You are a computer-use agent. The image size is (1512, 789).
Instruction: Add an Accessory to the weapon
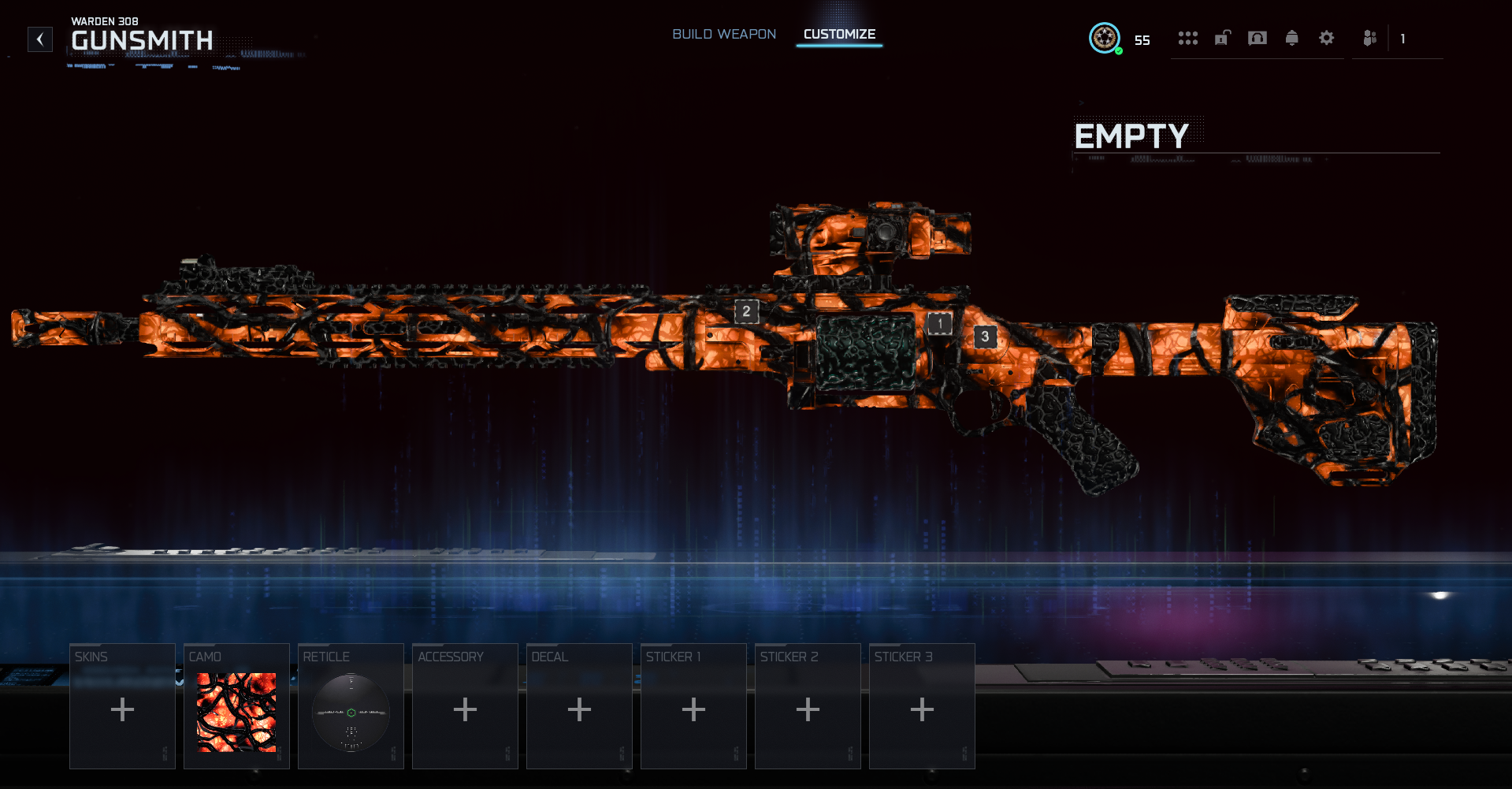coord(465,706)
